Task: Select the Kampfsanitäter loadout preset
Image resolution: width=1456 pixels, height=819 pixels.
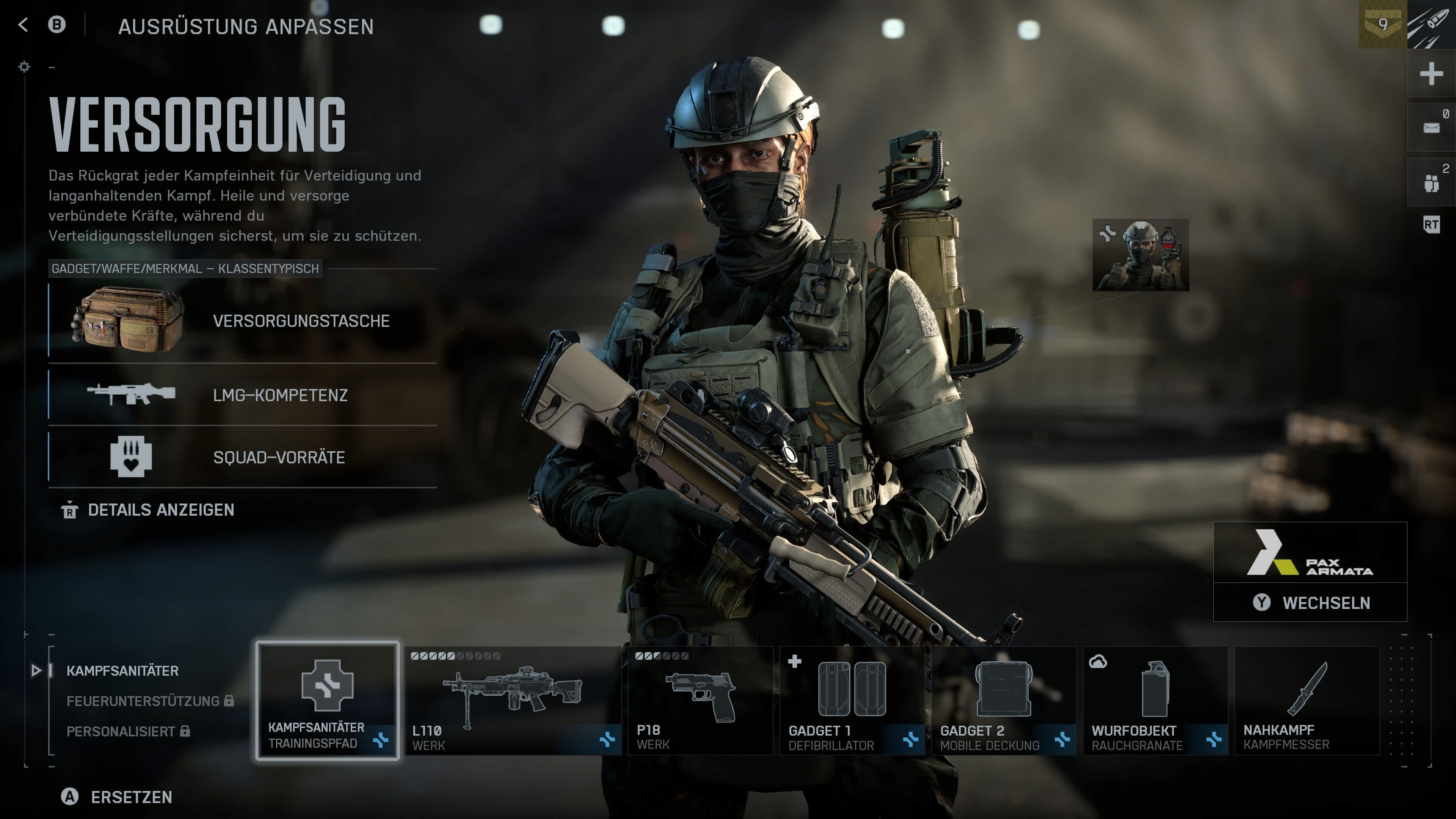Action: click(122, 671)
